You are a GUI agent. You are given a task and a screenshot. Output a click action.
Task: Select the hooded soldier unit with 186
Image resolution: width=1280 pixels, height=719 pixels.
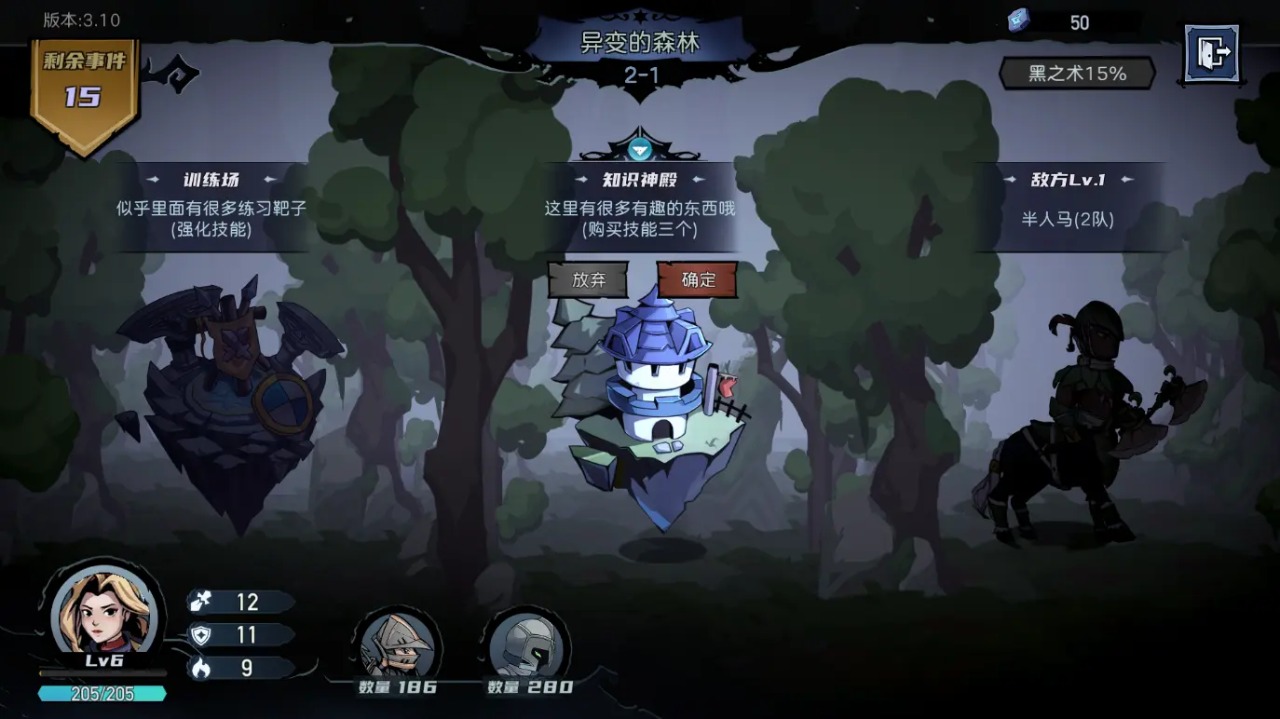[x=397, y=643]
